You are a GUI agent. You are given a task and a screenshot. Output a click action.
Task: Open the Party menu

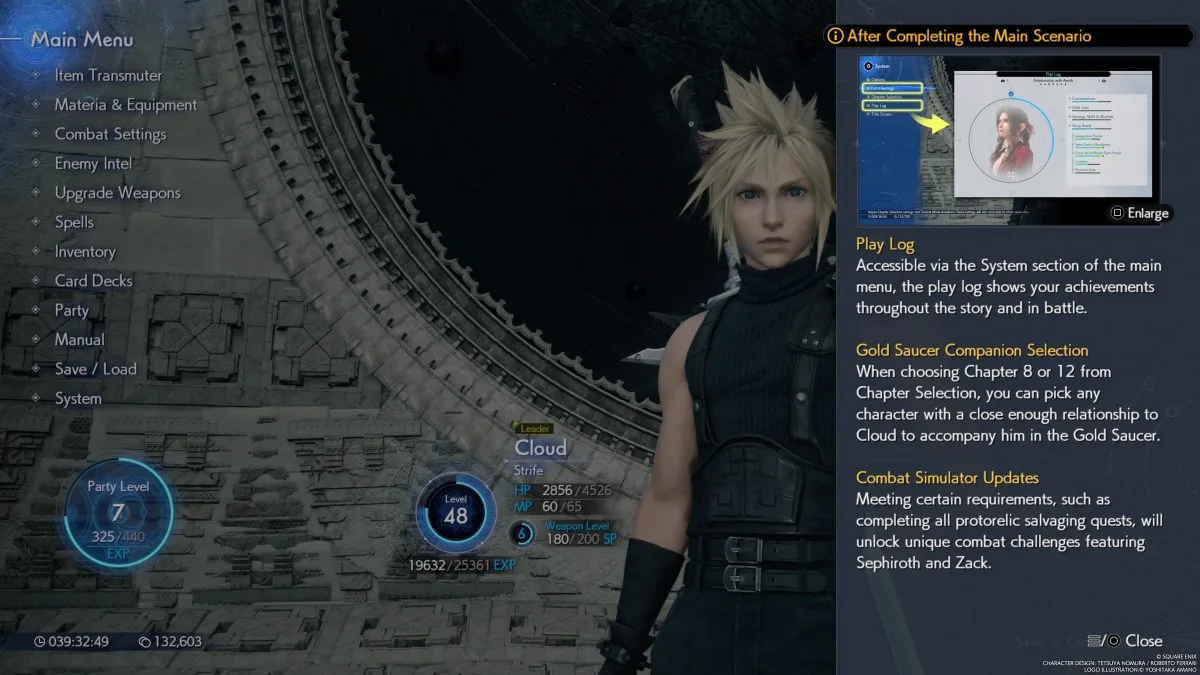tap(72, 310)
